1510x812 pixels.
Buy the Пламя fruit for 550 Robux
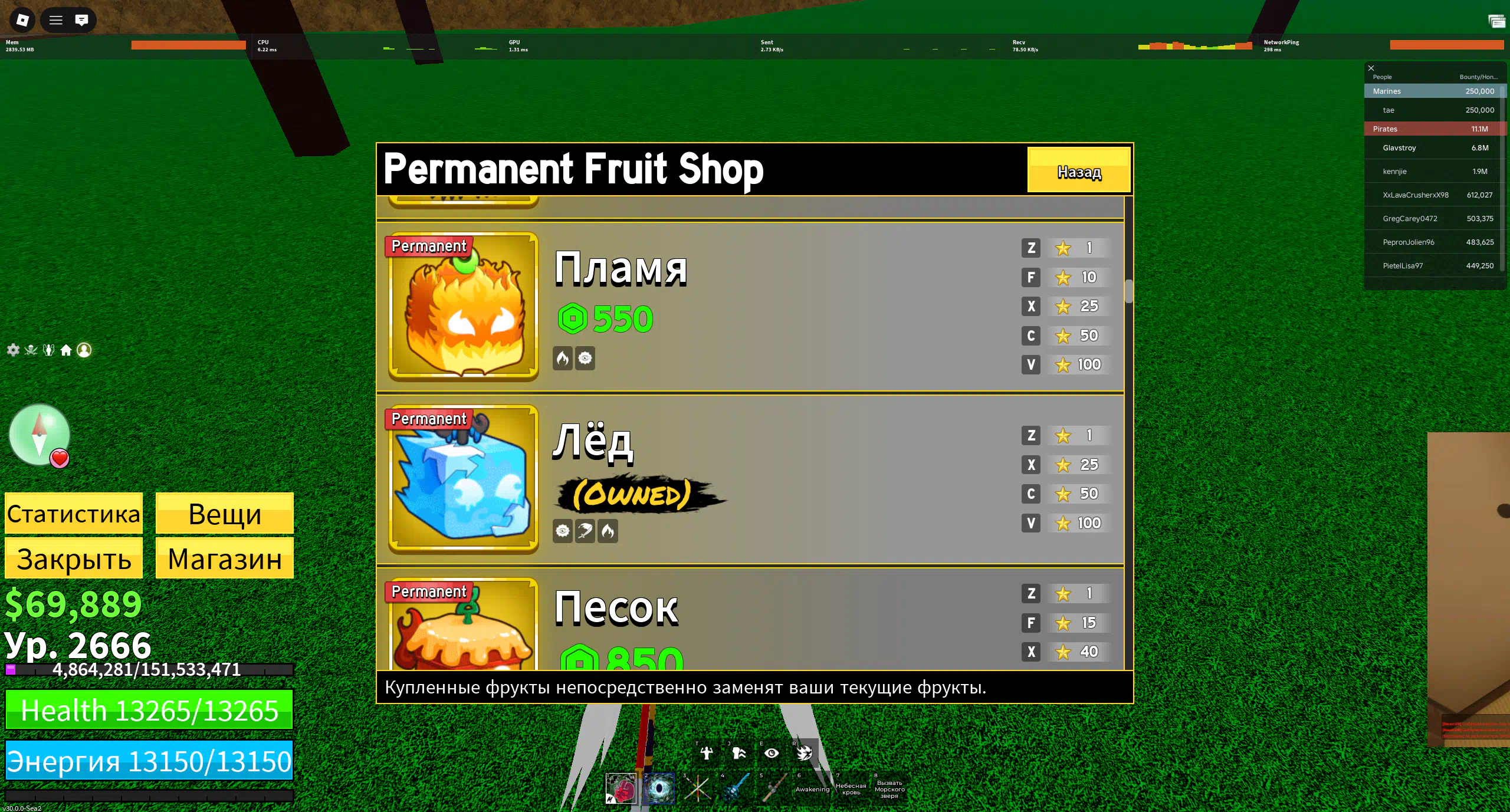pyautogui.click(x=605, y=318)
